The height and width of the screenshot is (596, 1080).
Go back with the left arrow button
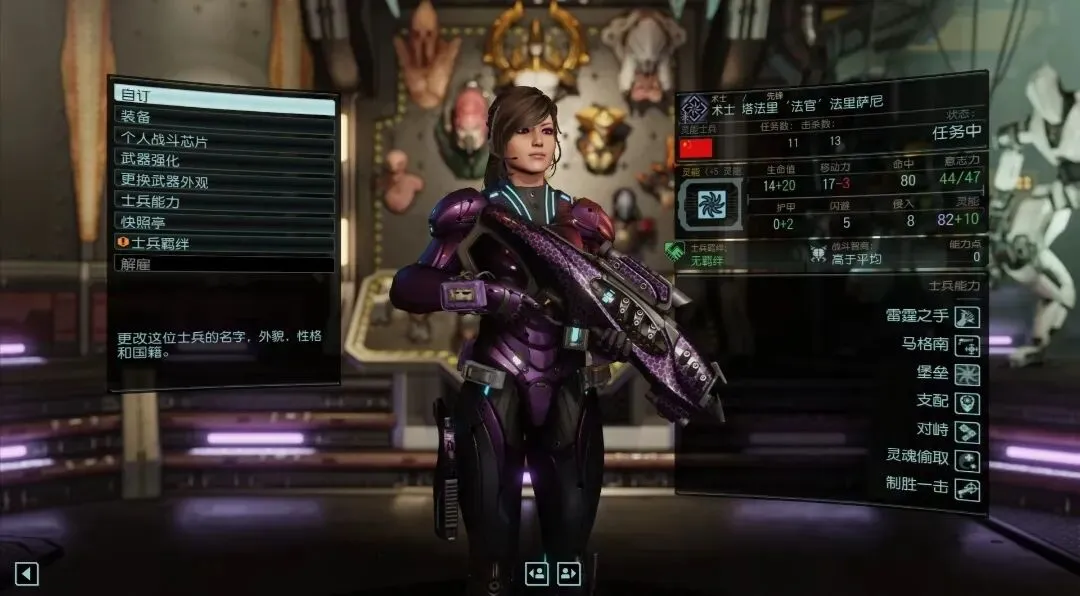[x=27, y=573]
